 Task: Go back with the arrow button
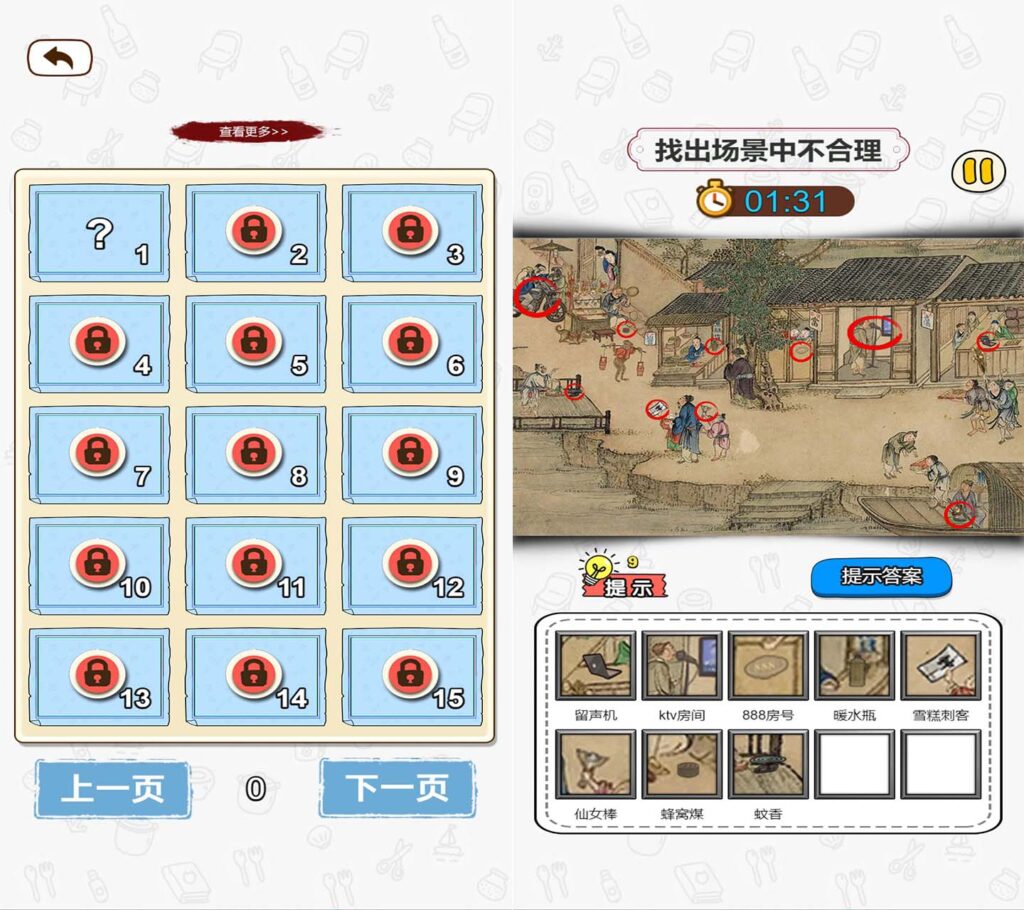[x=59, y=58]
